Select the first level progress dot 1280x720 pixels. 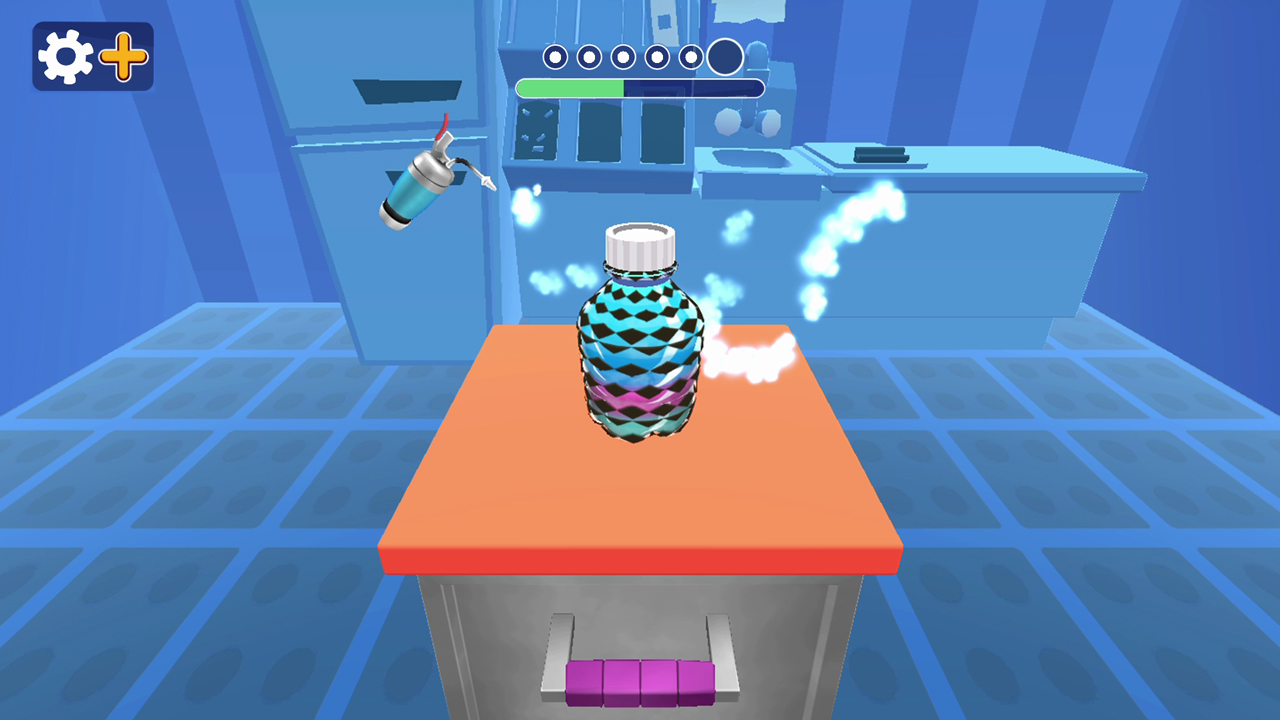pyautogui.click(x=553, y=57)
